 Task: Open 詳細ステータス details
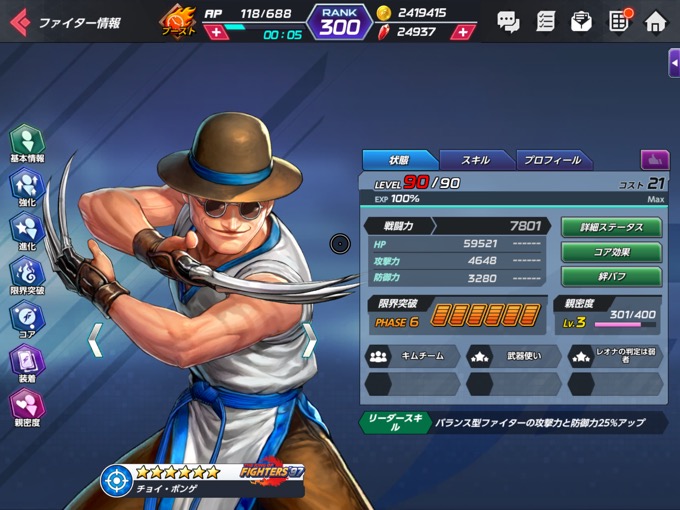click(x=611, y=227)
